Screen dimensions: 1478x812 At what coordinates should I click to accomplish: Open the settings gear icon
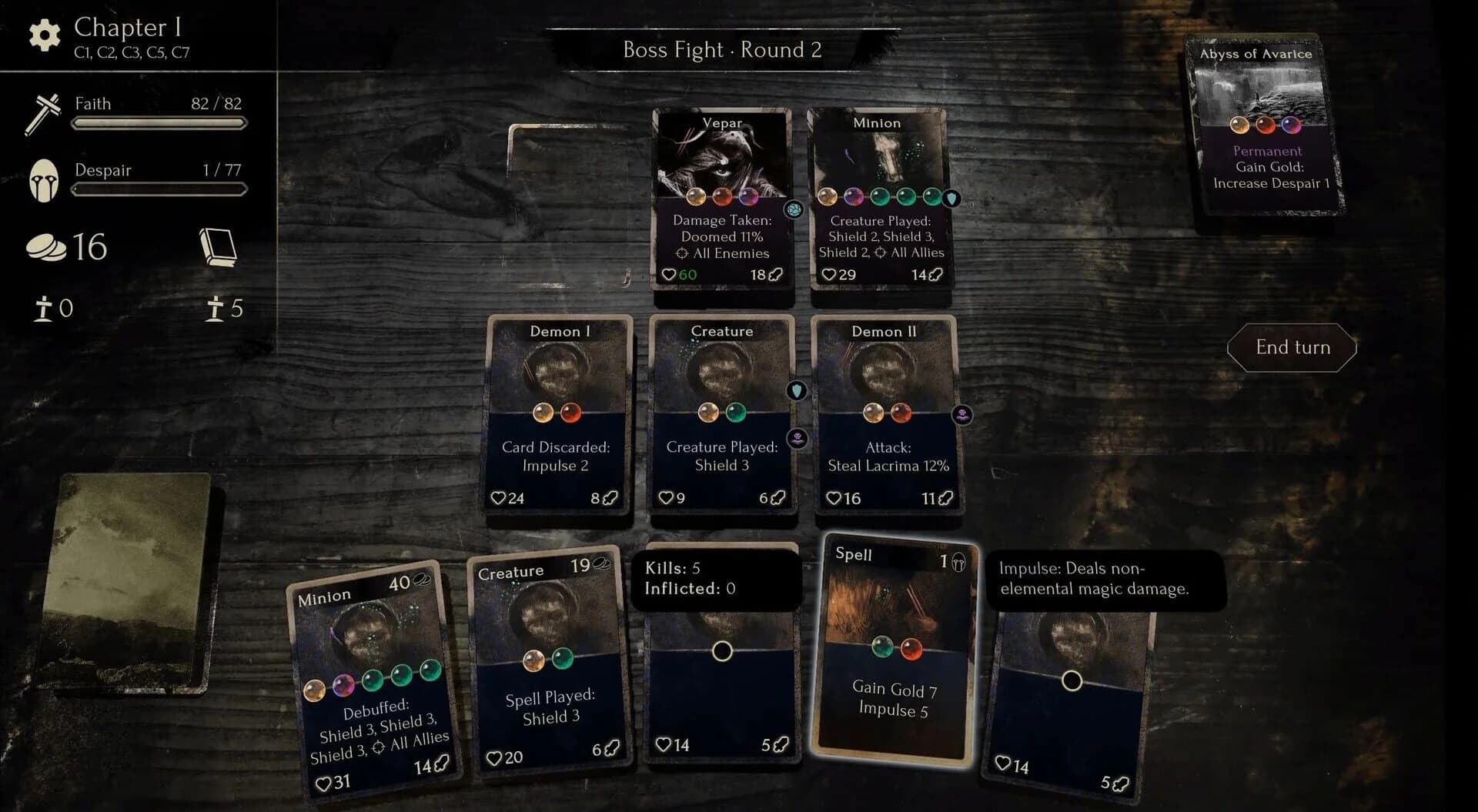click(x=43, y=34)
